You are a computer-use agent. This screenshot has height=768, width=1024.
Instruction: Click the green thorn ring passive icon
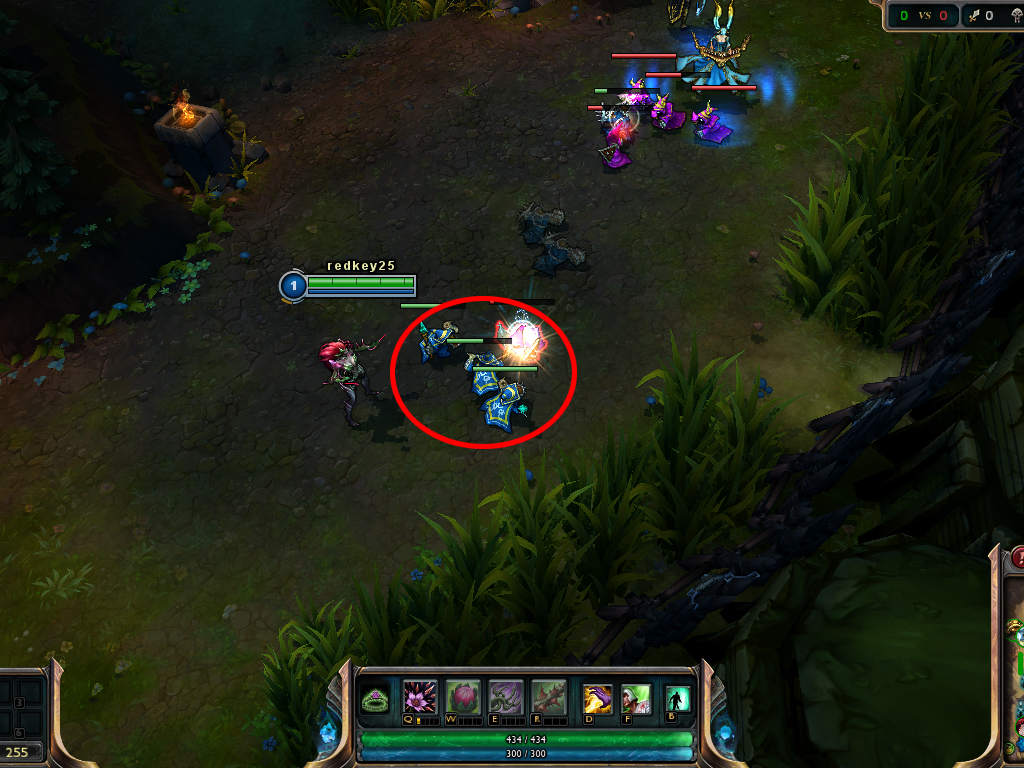click(377, 699)
